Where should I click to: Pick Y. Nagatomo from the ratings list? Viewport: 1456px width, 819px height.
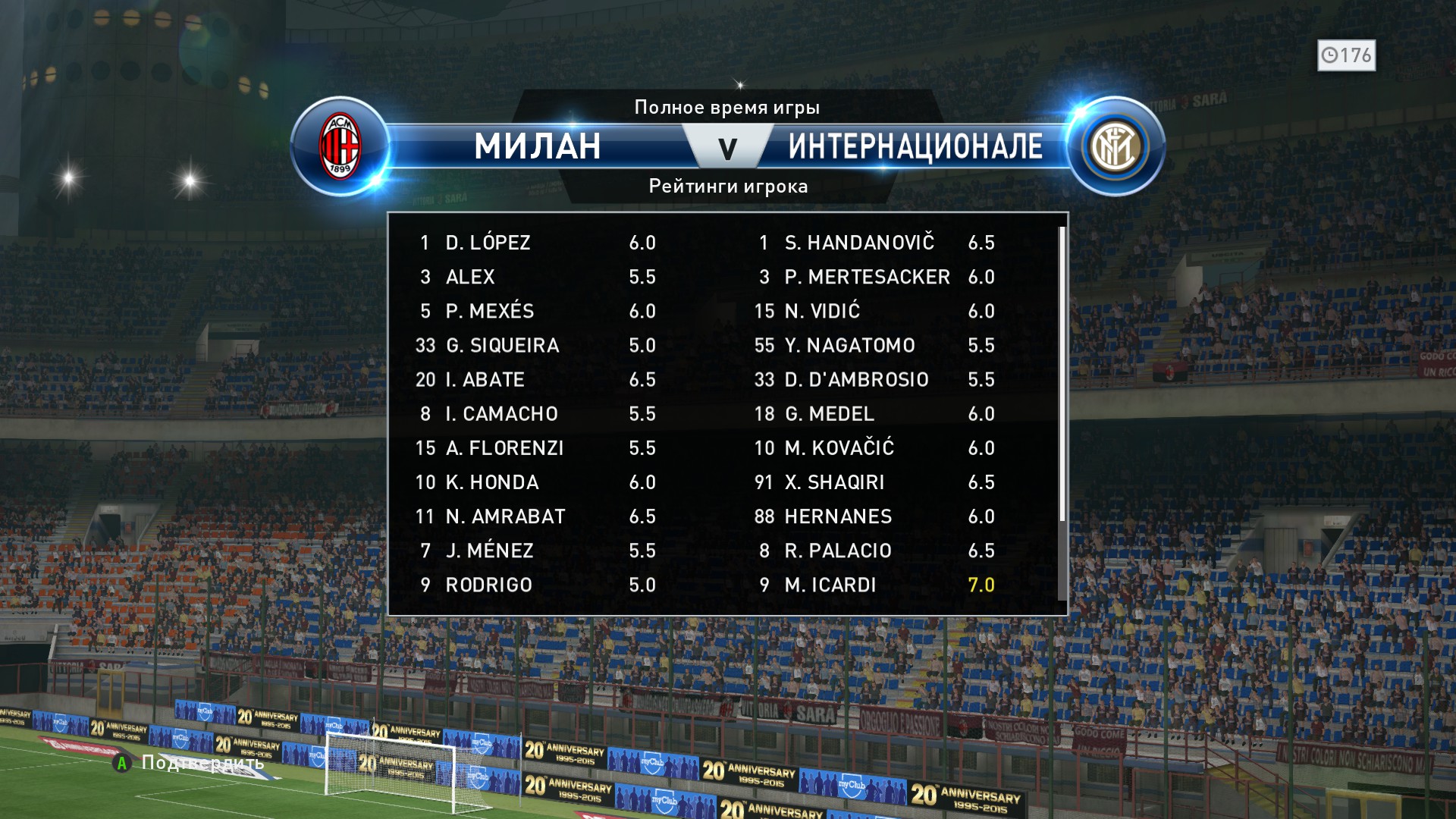pos(874,345)
